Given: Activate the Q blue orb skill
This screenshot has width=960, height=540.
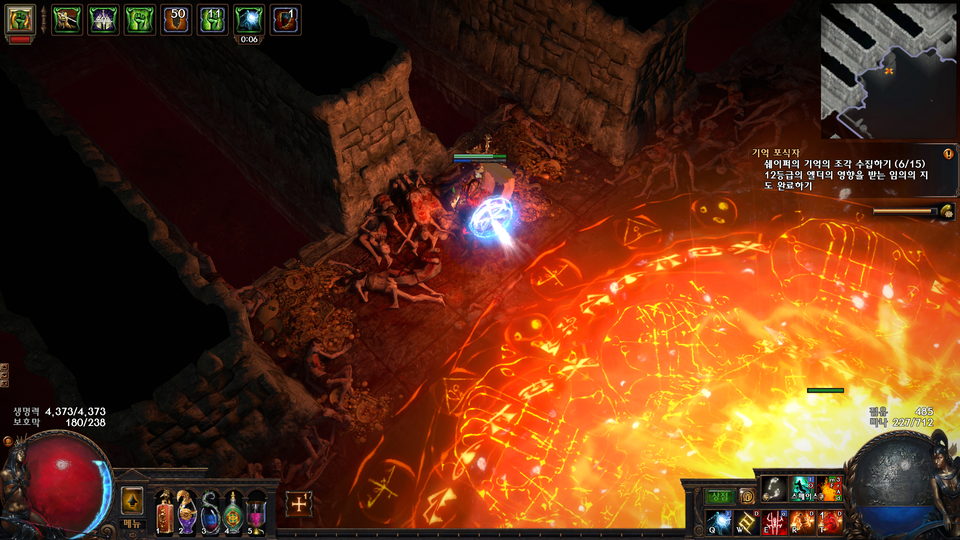Looking at the screenshot, I should tap(720, 521).
